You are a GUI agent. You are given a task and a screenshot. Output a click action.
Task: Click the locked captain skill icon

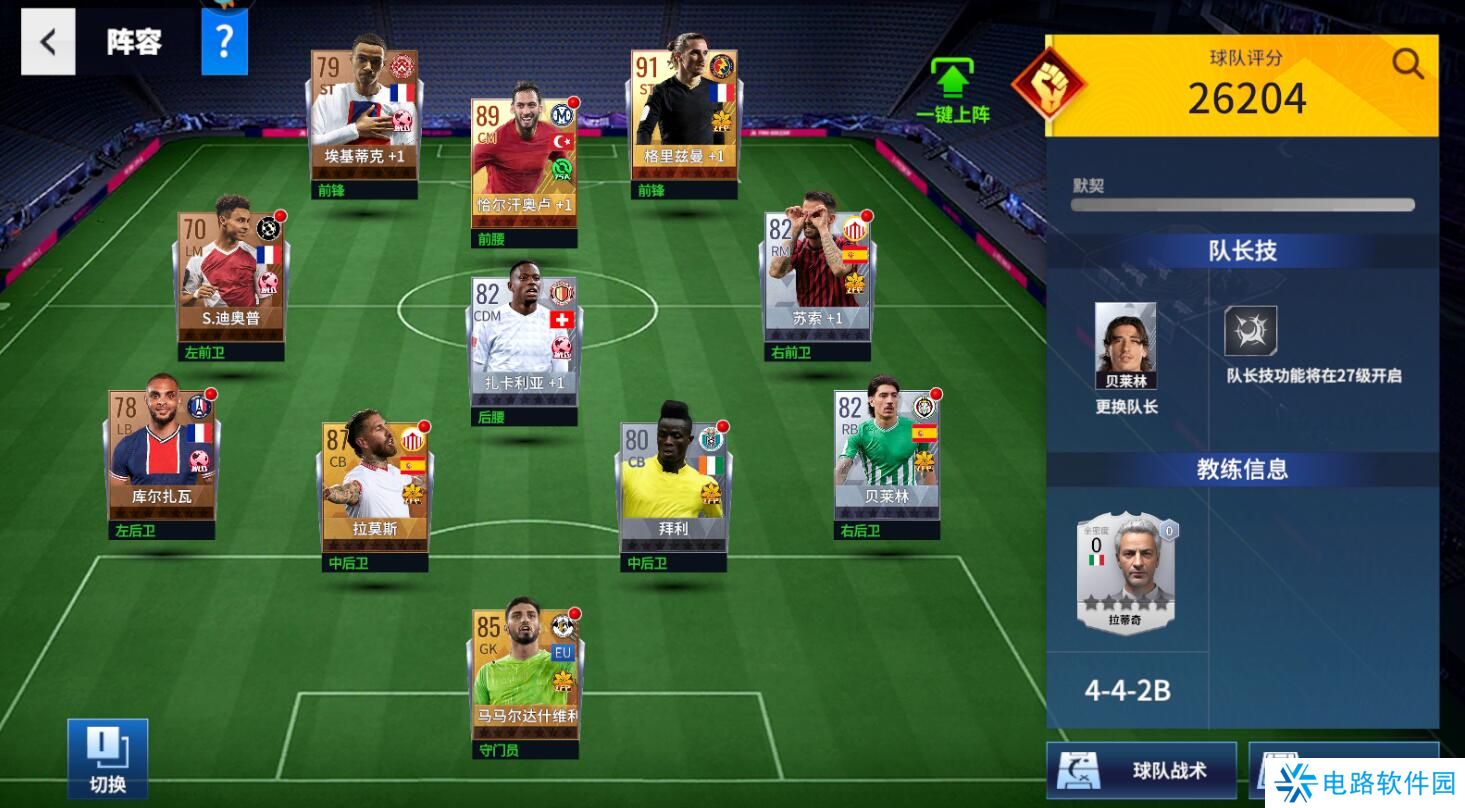[x=1250, y=331]
